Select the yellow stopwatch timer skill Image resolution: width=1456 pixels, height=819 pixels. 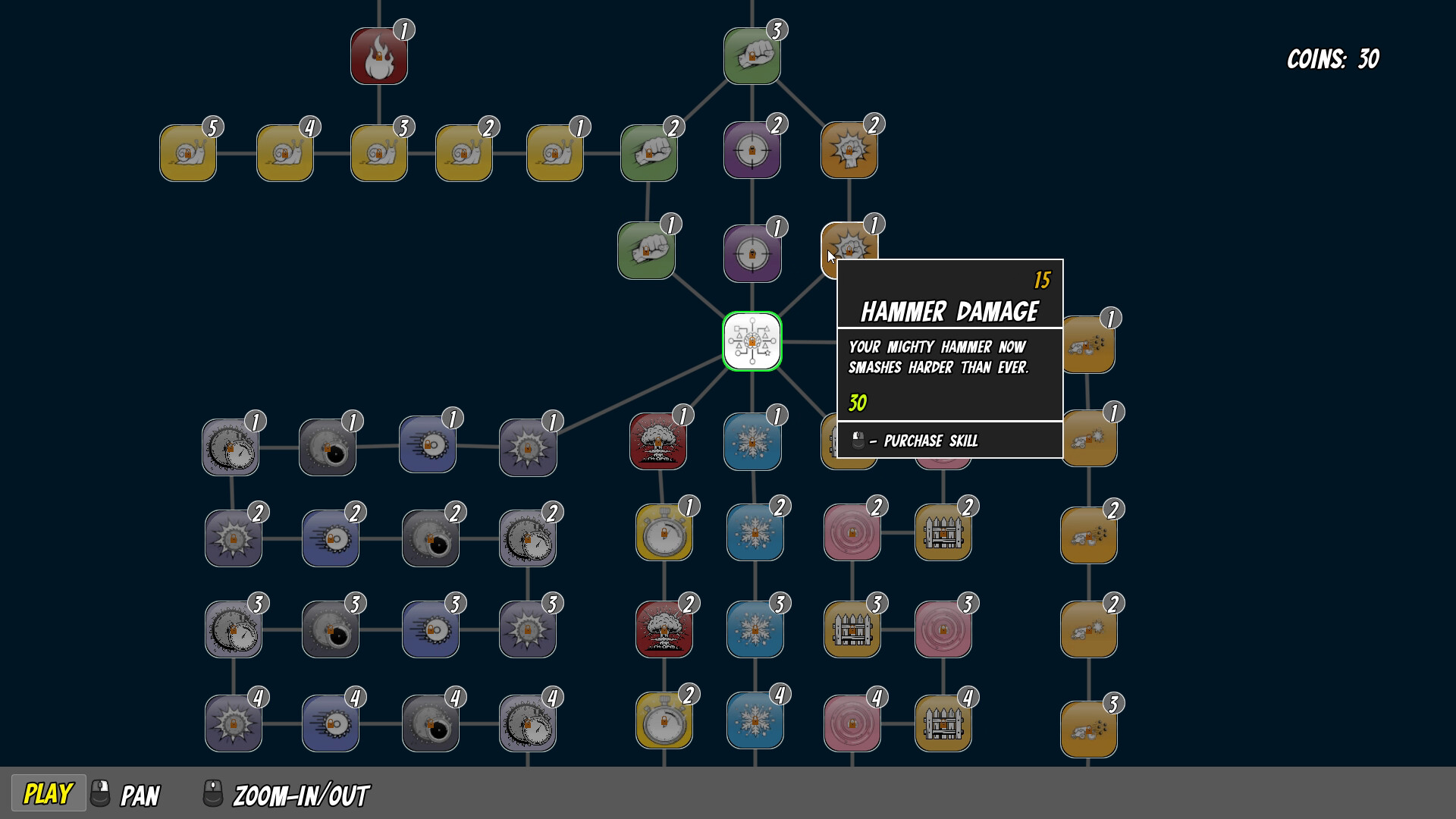tap(664, 531)
